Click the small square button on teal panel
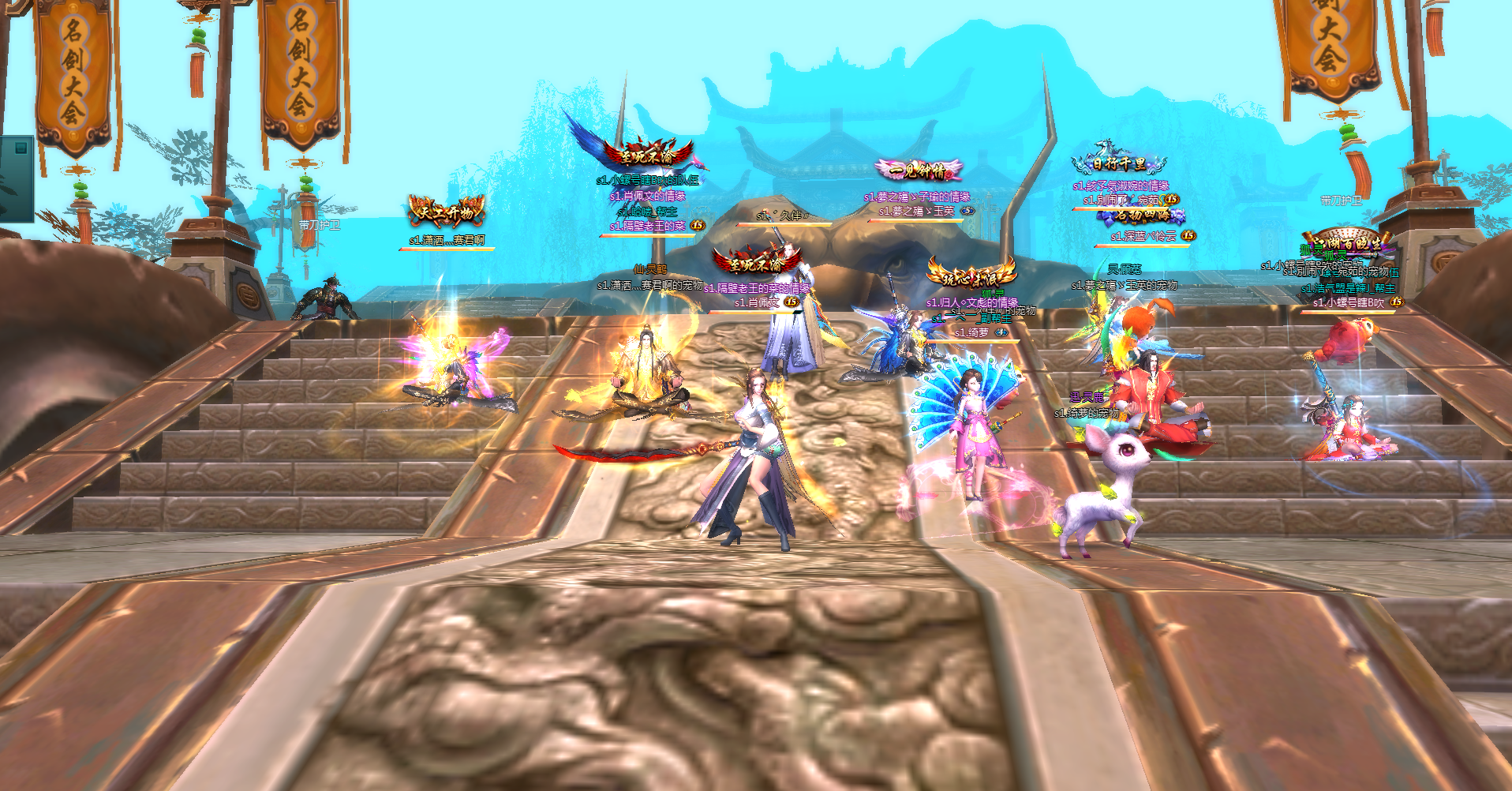Screen dimensions: 1512x791 coord(21,148)
